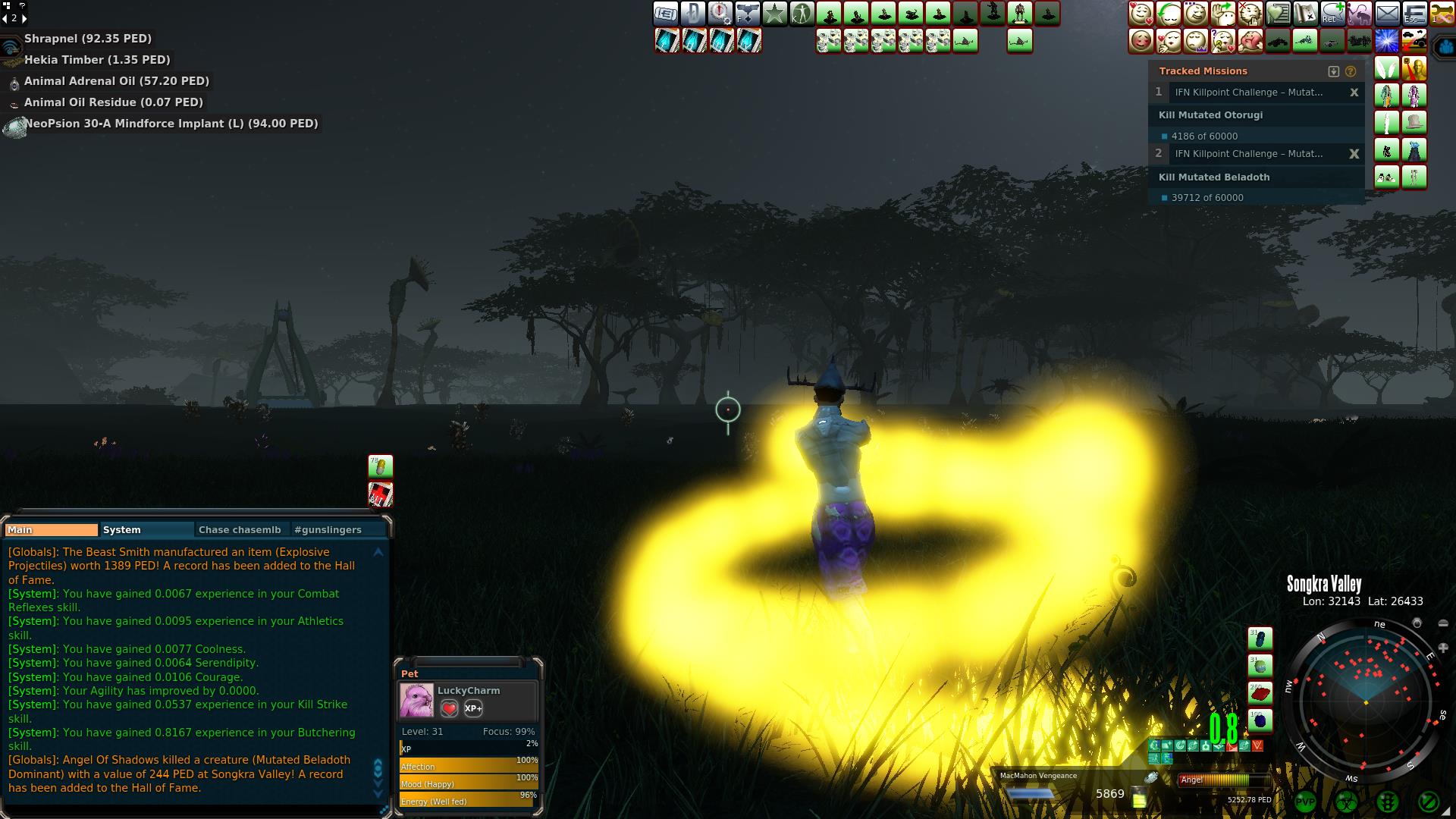Open the green star action icon

click(x=774, y=14)
